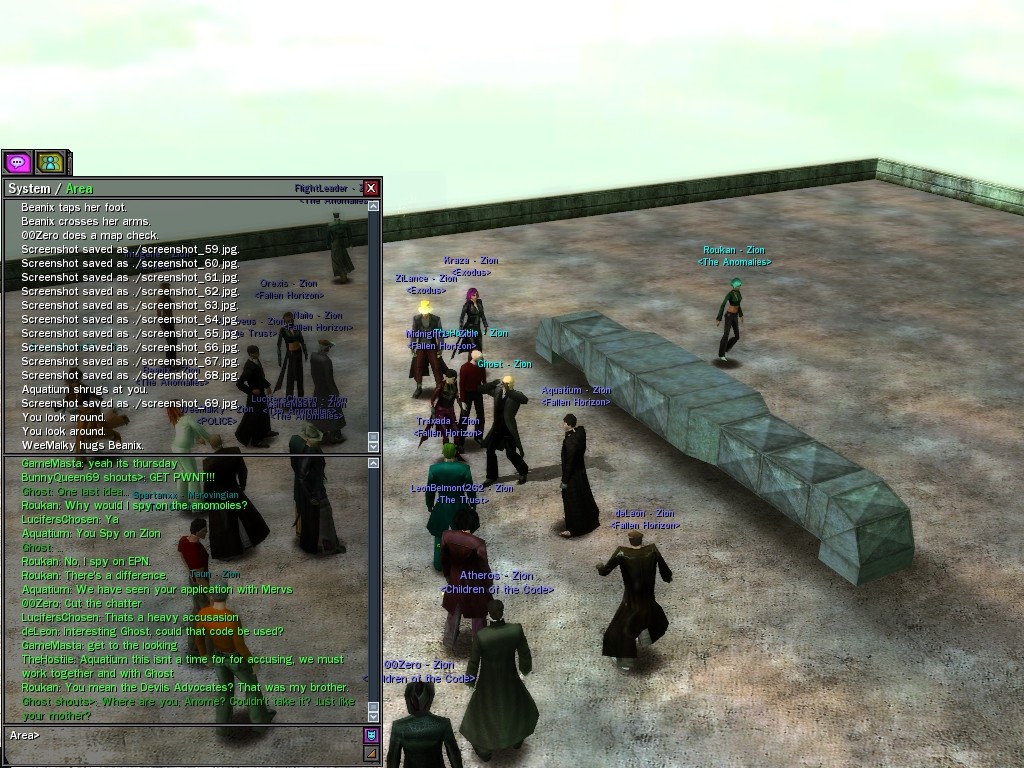
Task: Open the yellow team members tab
Action: [50, 162]
